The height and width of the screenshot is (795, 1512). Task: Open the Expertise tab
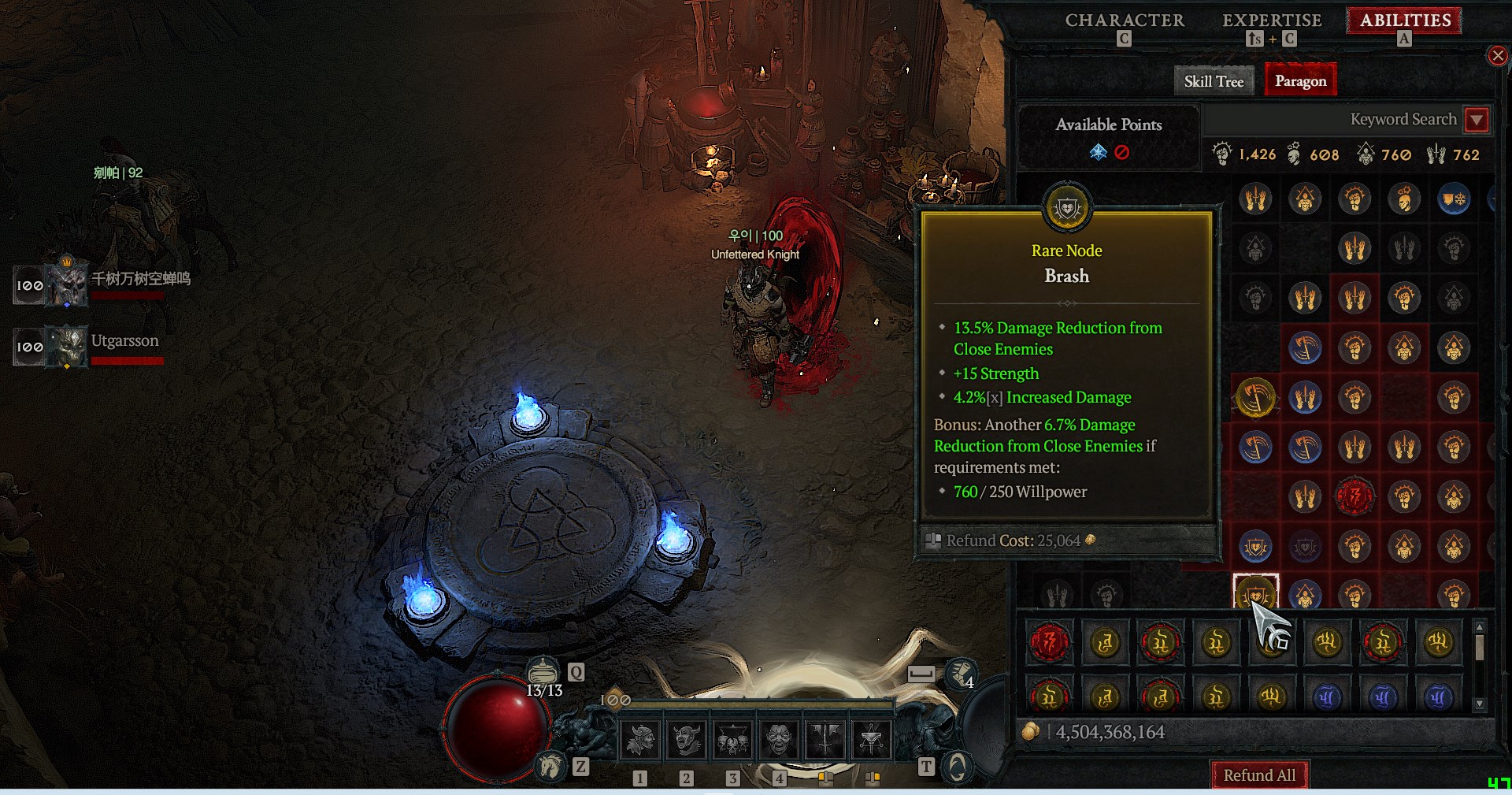point(1271,20)
